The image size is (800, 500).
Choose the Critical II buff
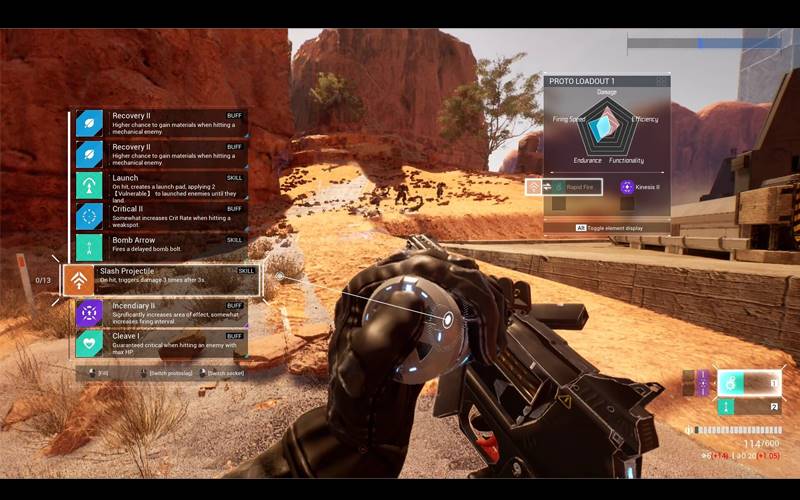(x=160, y=216)
